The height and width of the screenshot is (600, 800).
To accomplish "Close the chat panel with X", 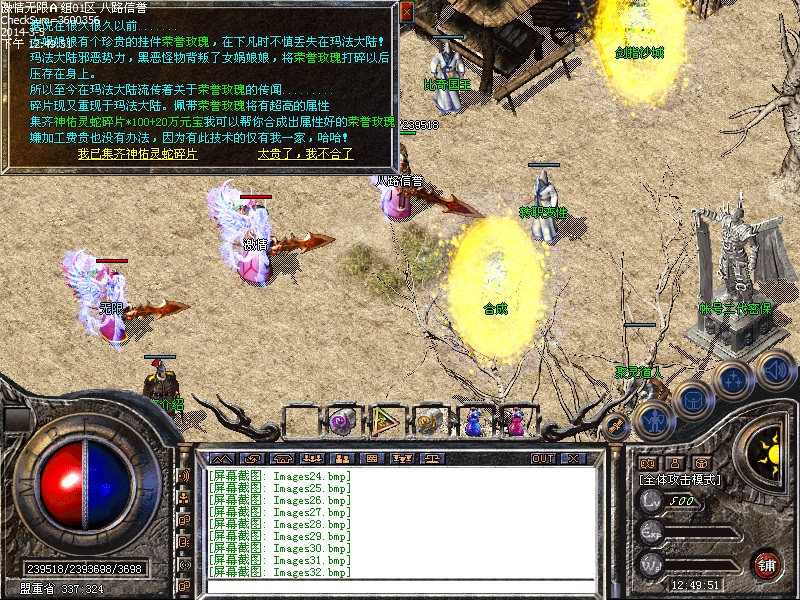I will [x=573, y=458].
